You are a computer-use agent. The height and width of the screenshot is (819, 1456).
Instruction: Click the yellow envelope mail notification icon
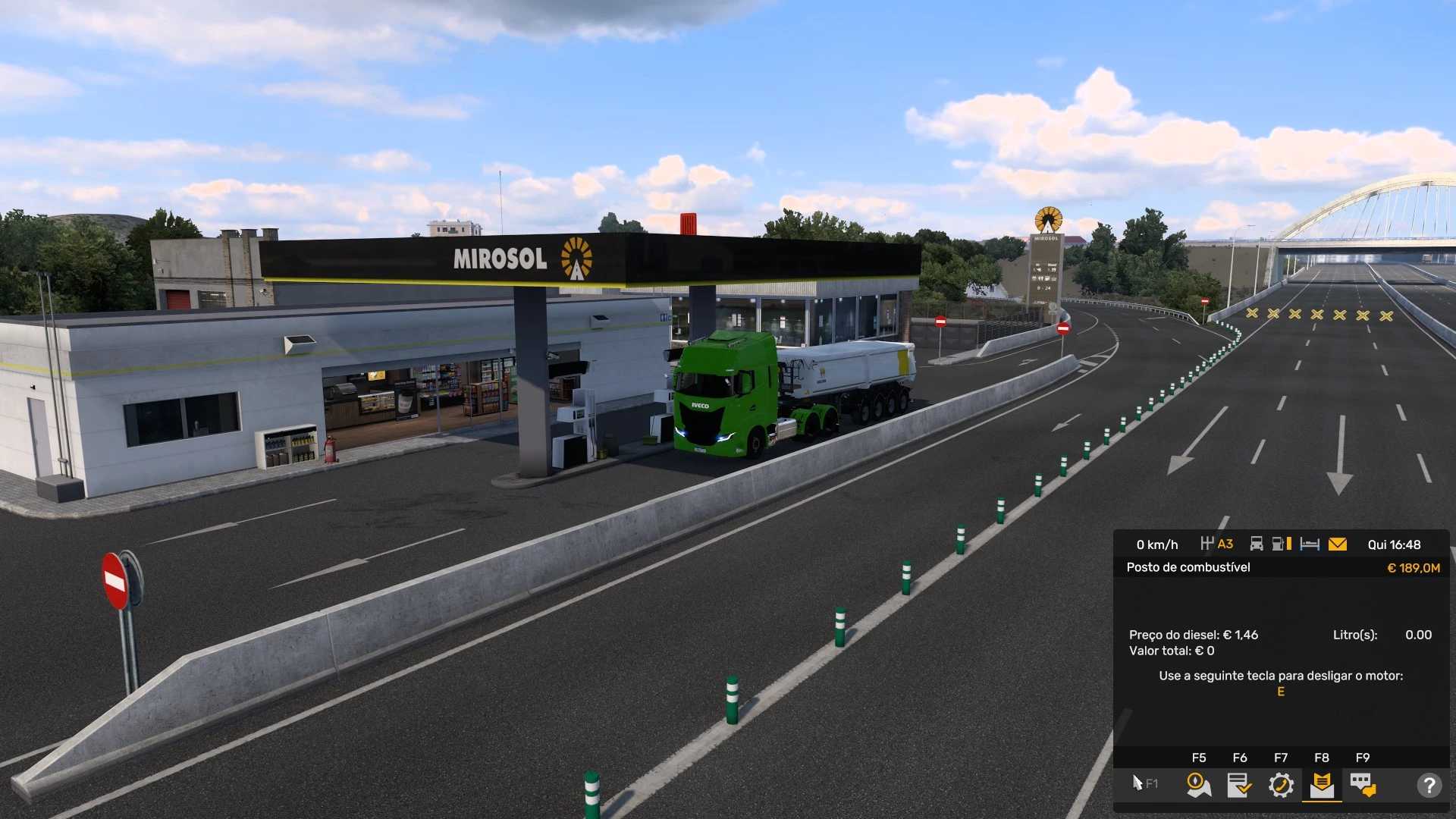[x=1338, y=544]
